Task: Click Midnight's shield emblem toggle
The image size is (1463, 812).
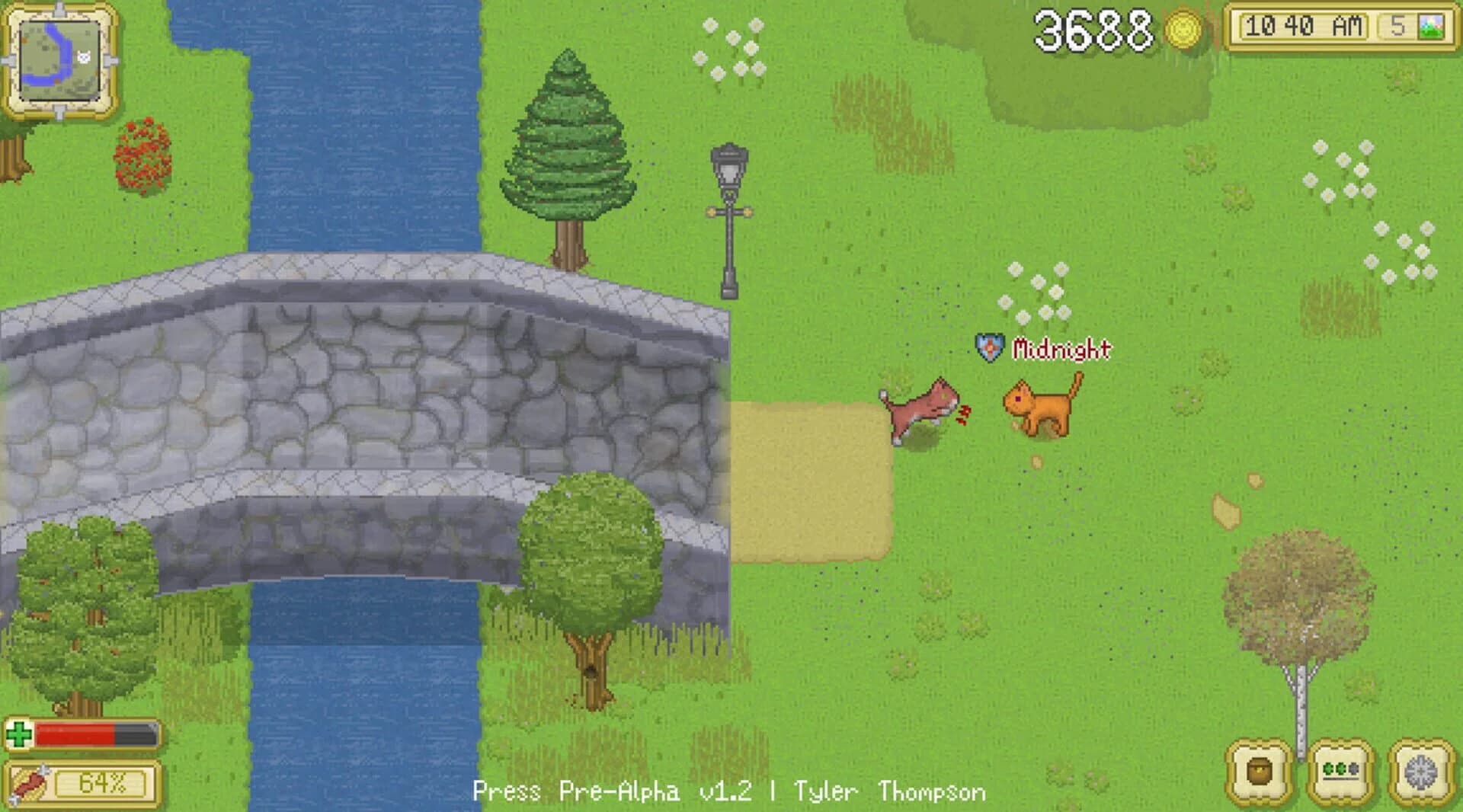Action: click(x=988, y=347)
